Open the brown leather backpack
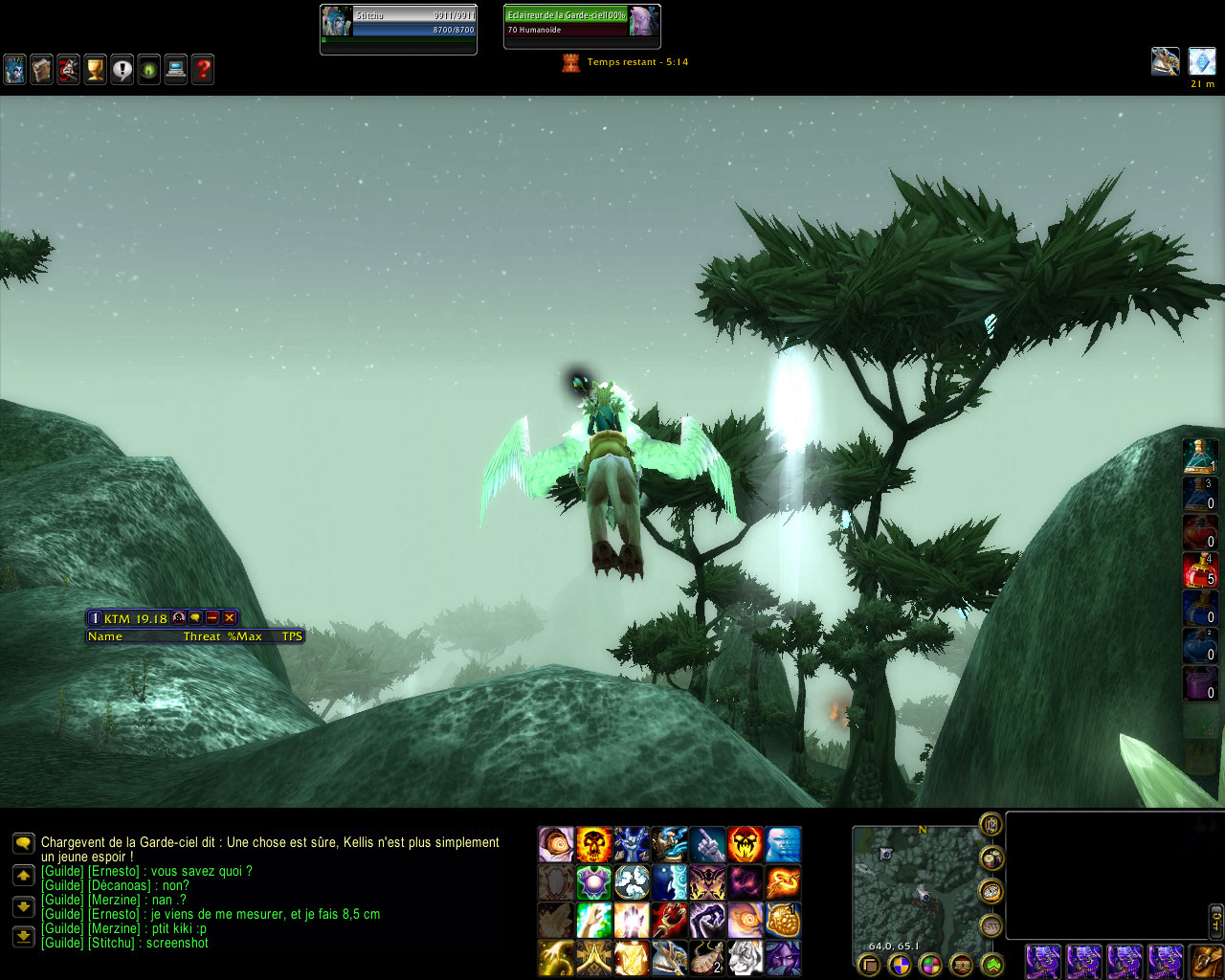 [1207, 961]
